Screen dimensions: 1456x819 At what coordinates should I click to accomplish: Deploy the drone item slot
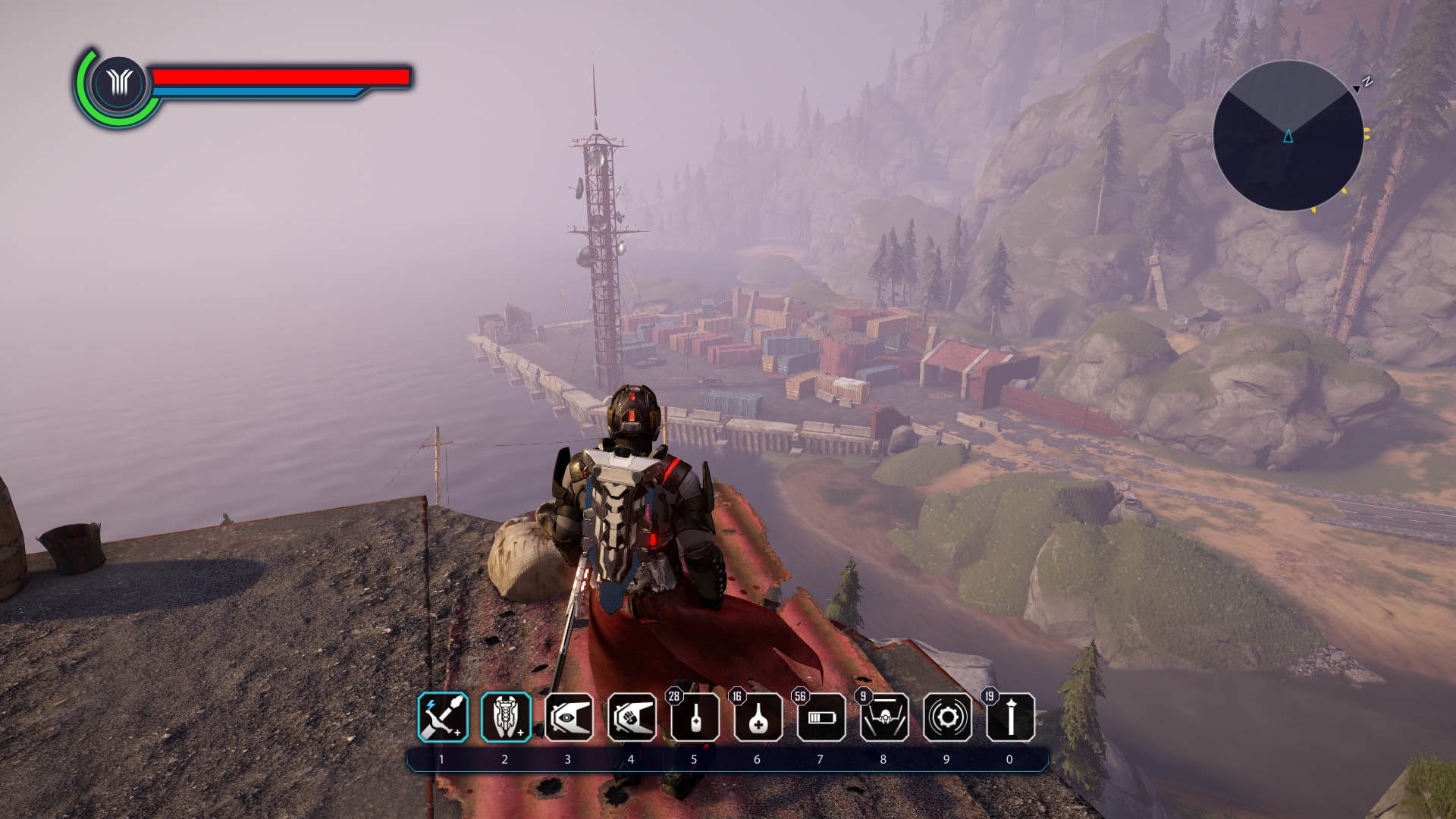[884, 717]
